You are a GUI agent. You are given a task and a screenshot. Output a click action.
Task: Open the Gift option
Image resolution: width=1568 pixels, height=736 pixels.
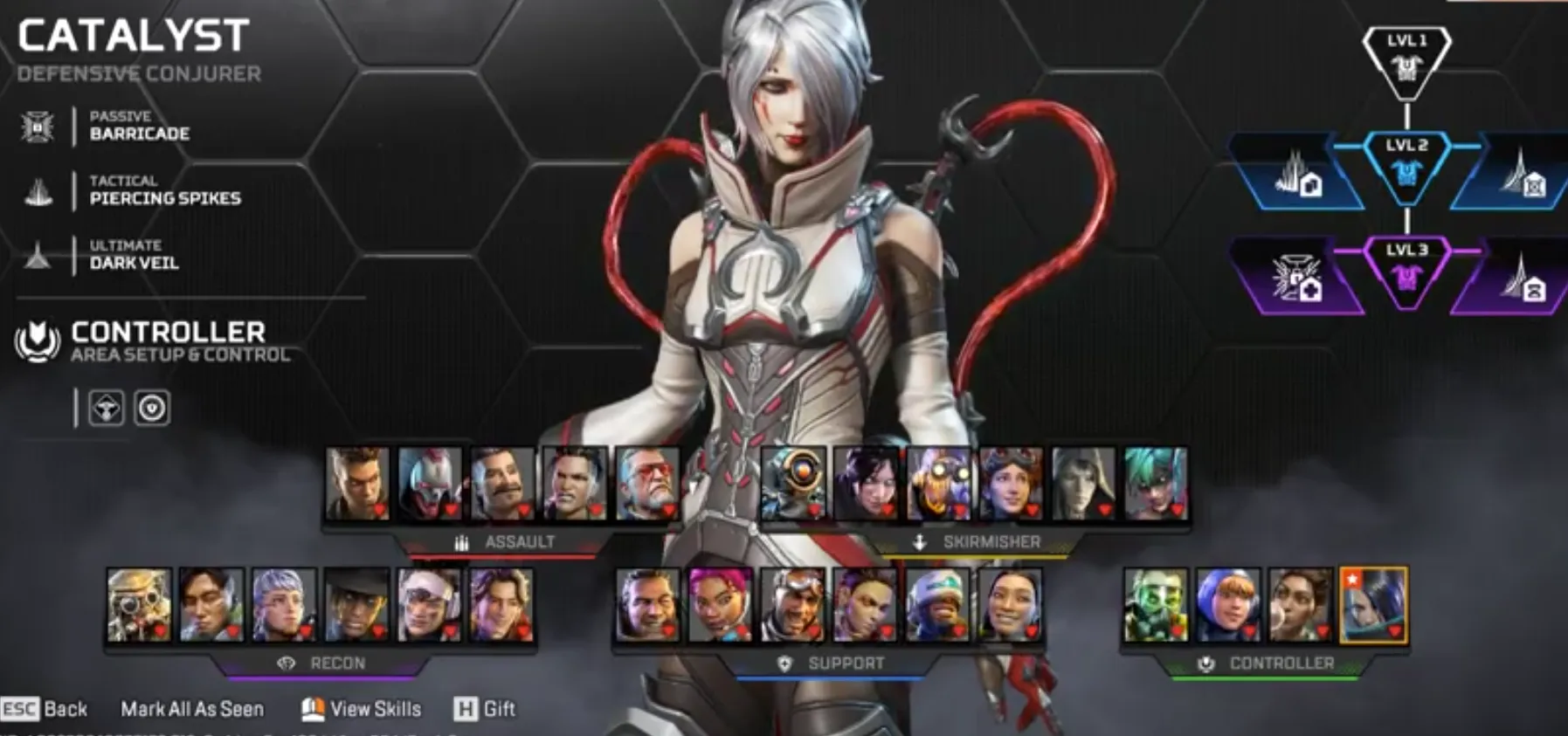coord(485,709)
